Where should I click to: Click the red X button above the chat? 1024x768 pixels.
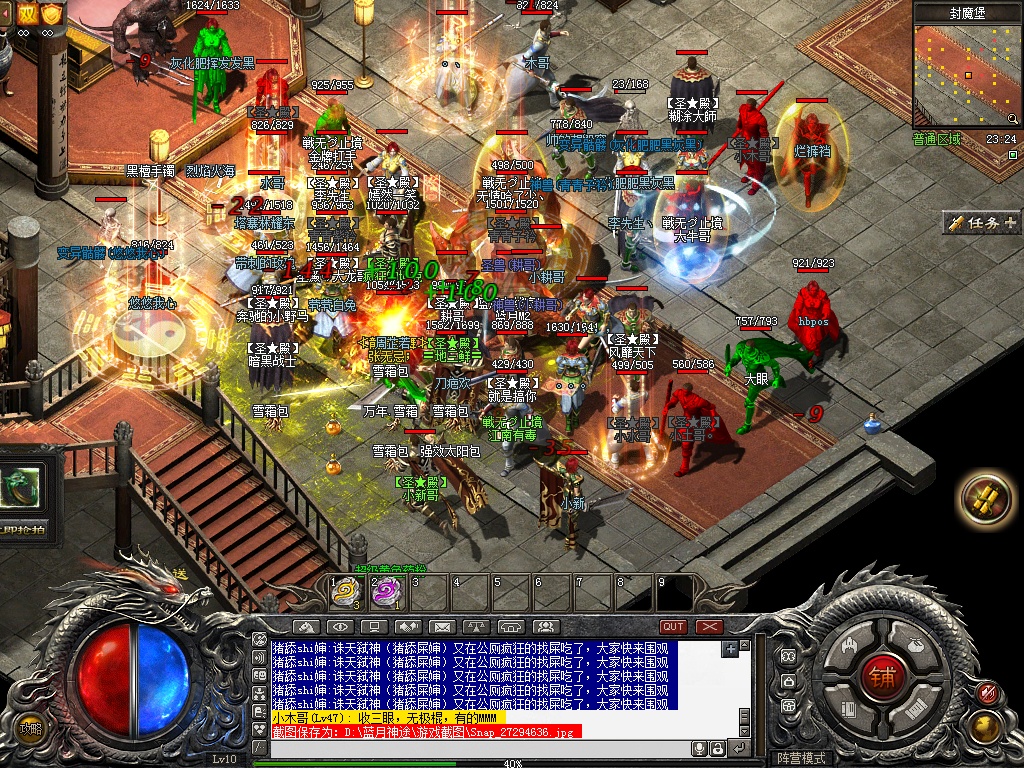coord(709,627)
